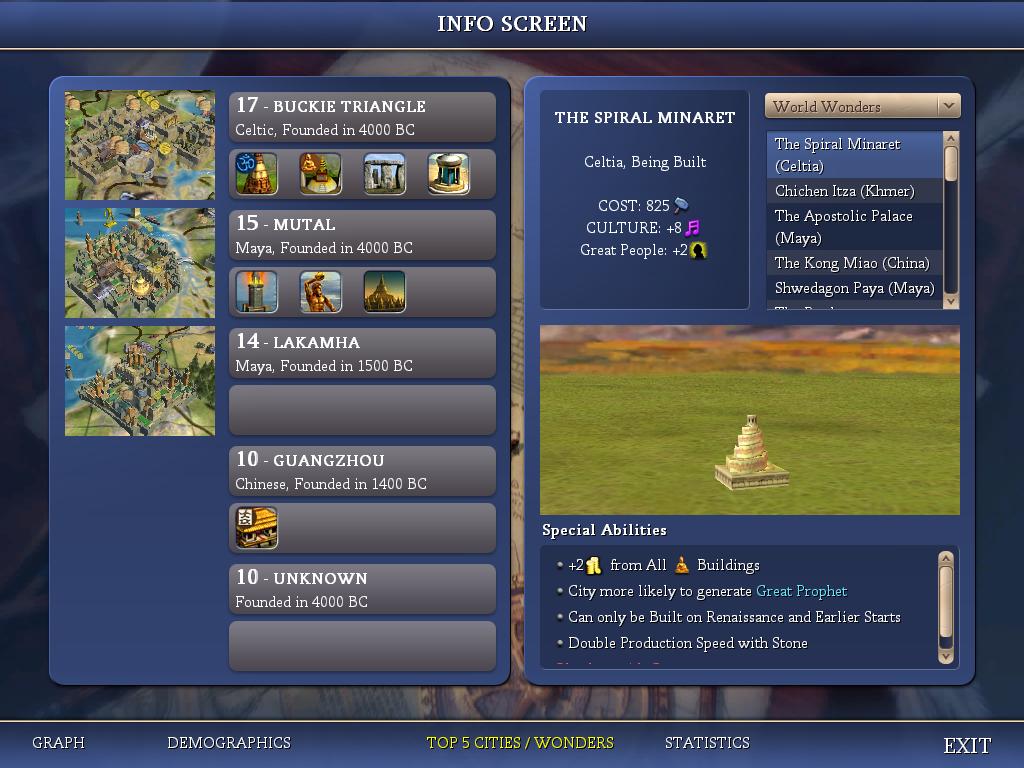
Task: Select Top 5 Cities / Wonders tab
Action: coord(520,743)
